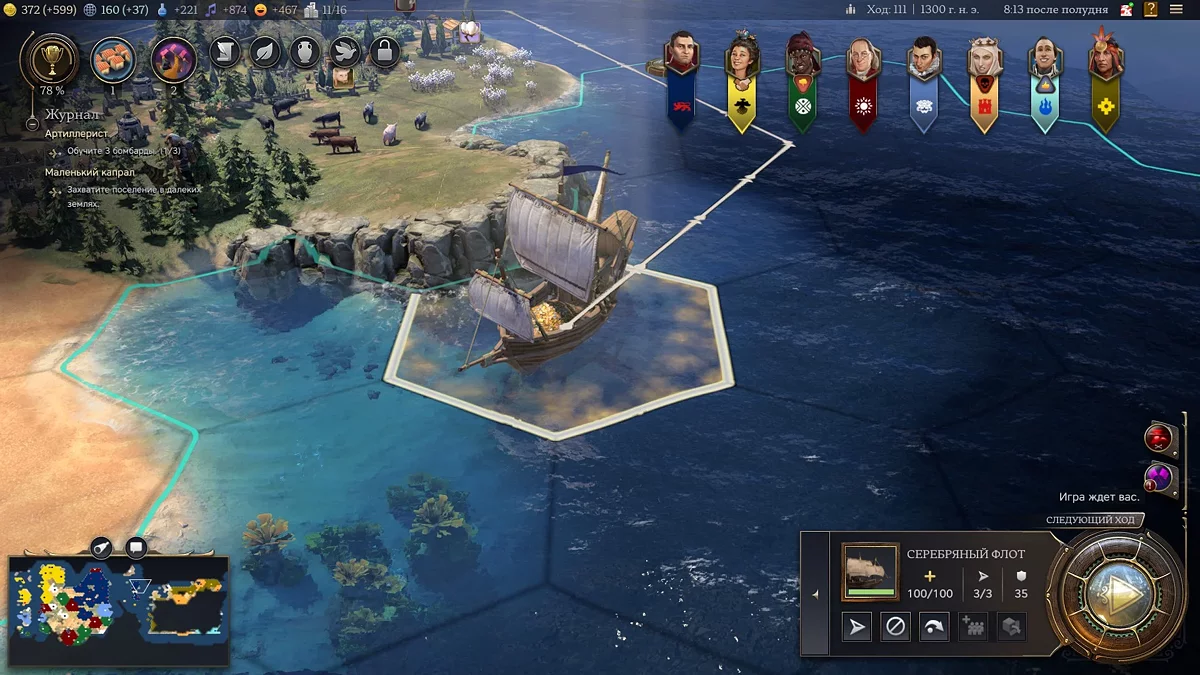This screenshot has width=1200, height=675.
Task: Collapse the Журнал quest tracker
Action: [33, 125]
